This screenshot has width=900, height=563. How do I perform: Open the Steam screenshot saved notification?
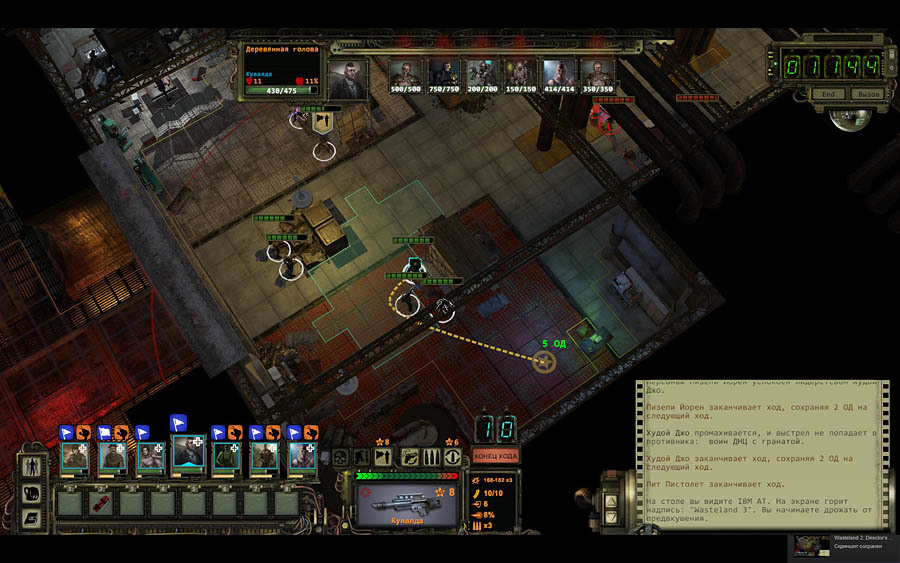point(846,545)
